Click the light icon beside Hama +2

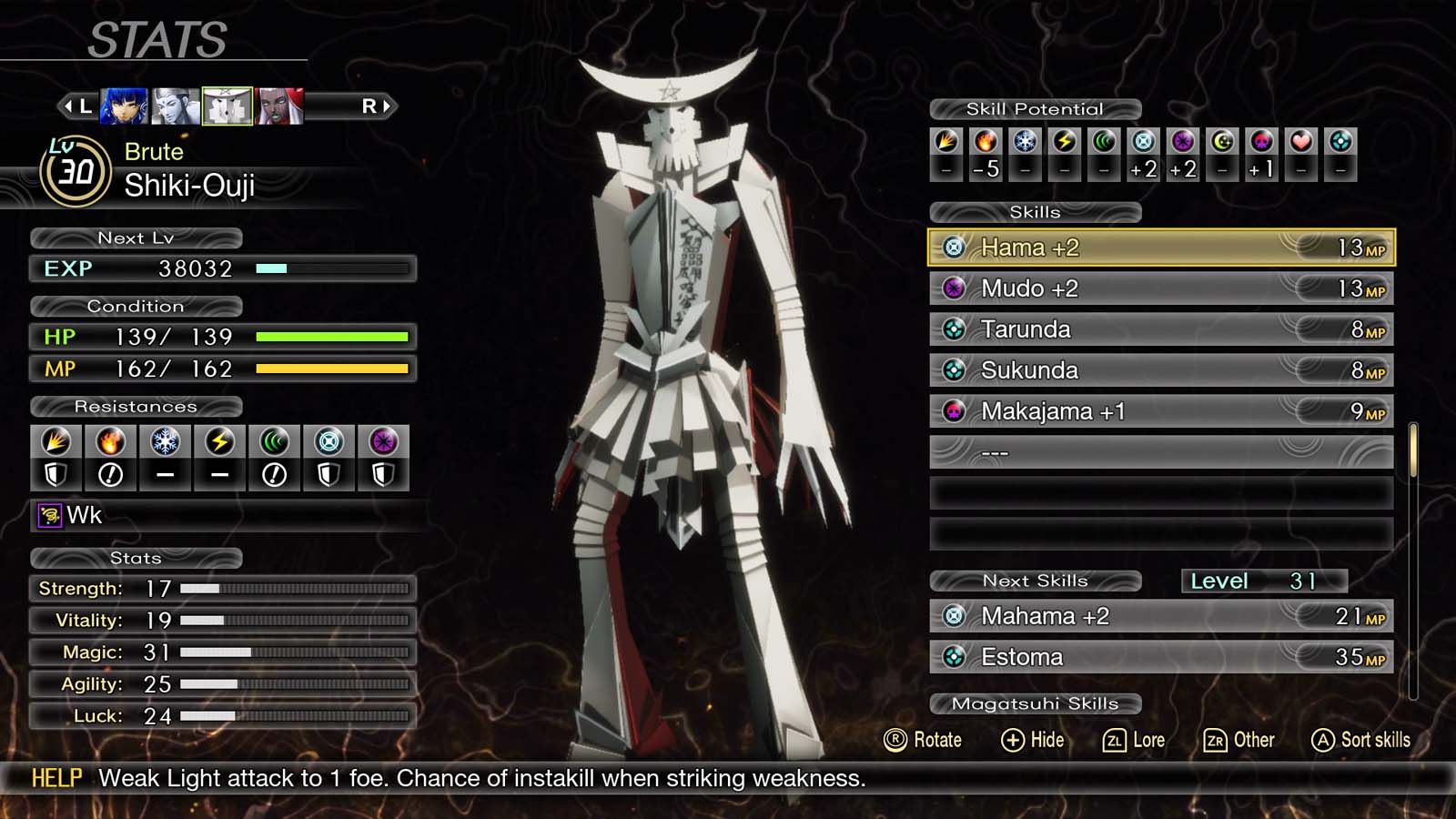954,247
